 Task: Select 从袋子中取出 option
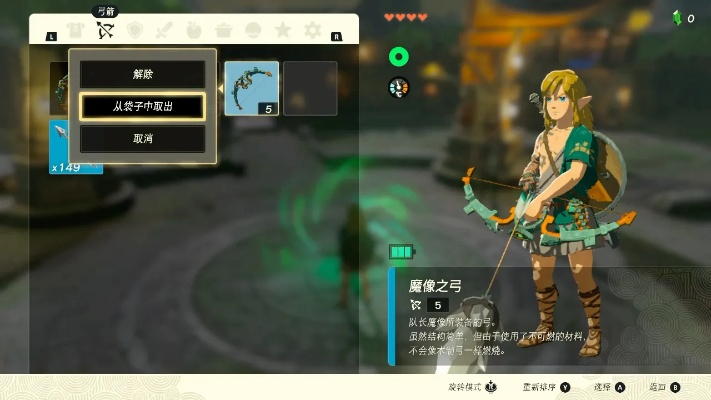142,106
